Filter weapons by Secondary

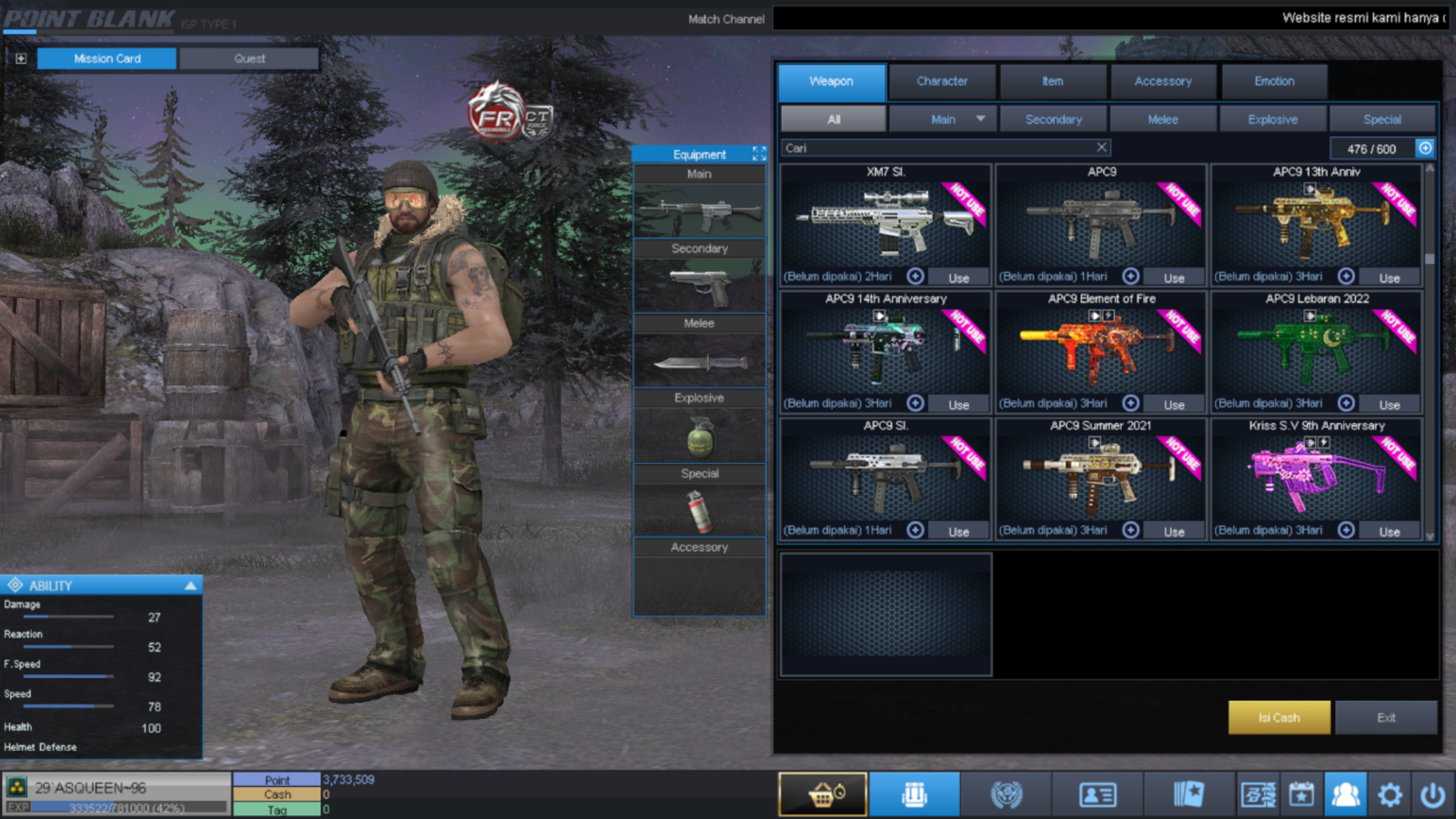point(1053,119)
